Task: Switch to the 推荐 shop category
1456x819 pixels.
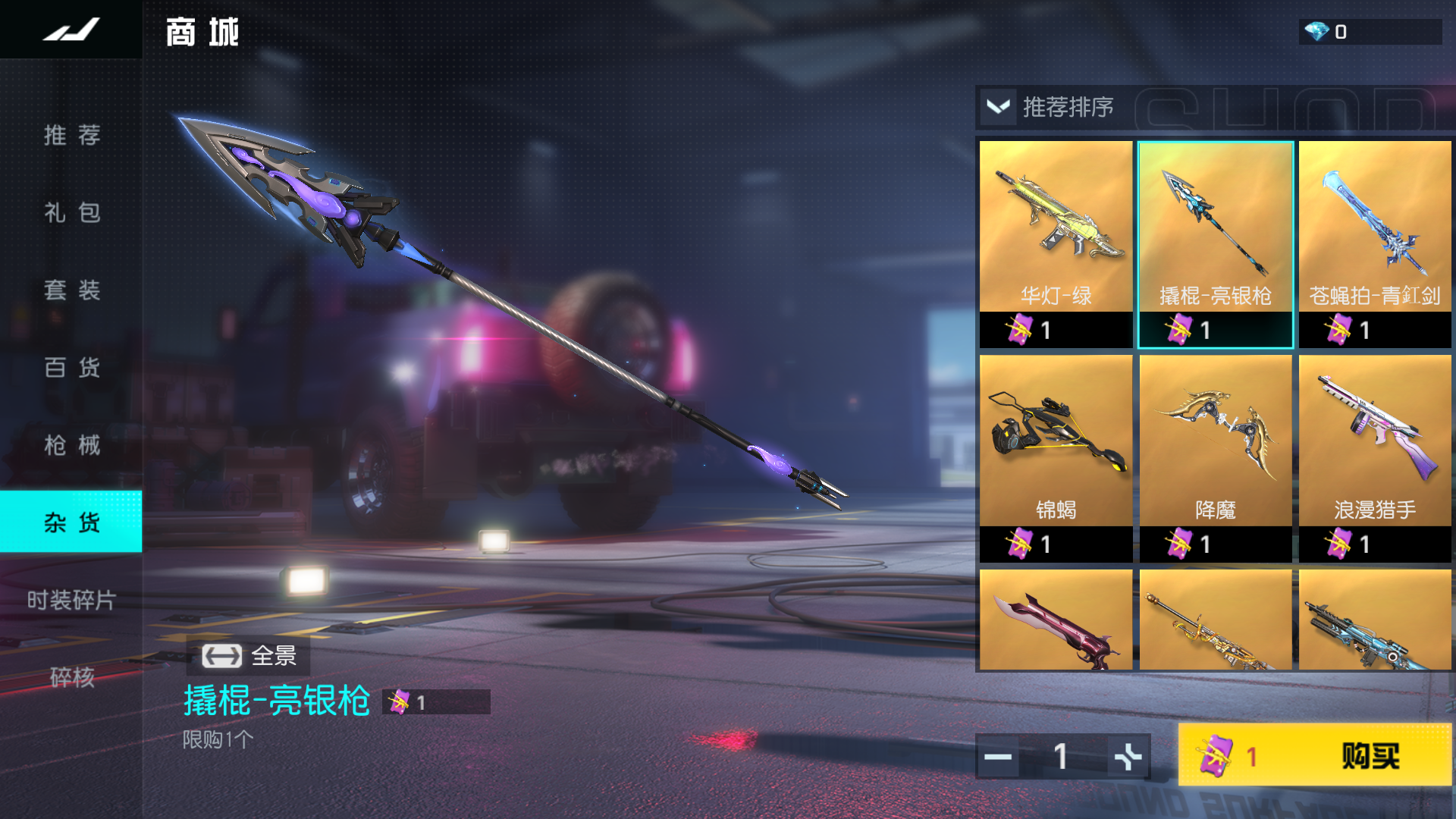Action: [71, 135]
